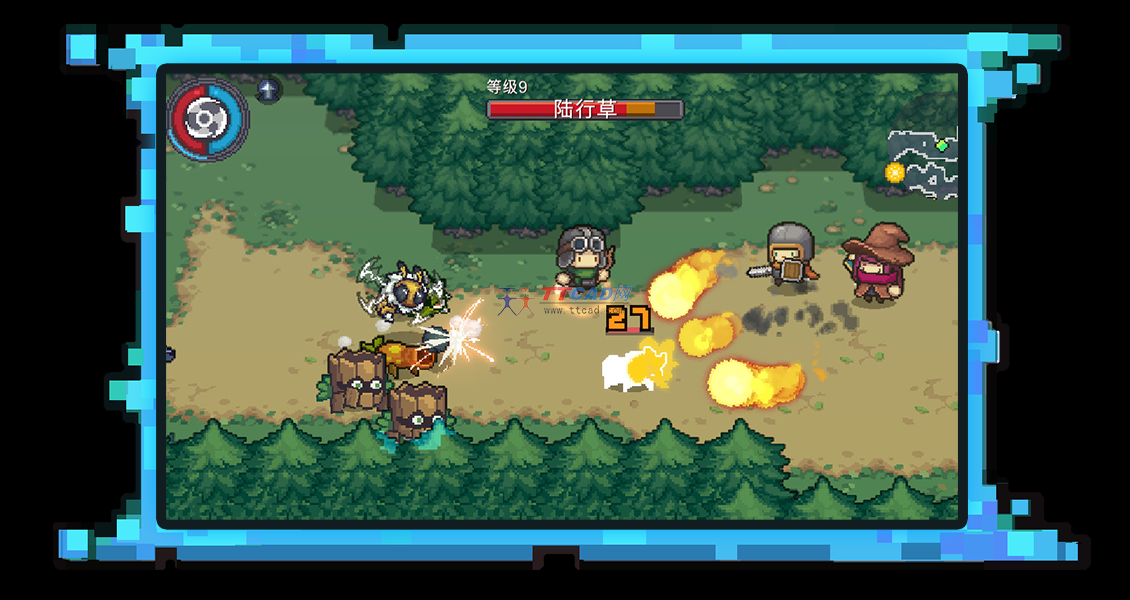Open the character portrait with health ring
This screenshot has width=1130, height=600.
(x=207, y=120)
